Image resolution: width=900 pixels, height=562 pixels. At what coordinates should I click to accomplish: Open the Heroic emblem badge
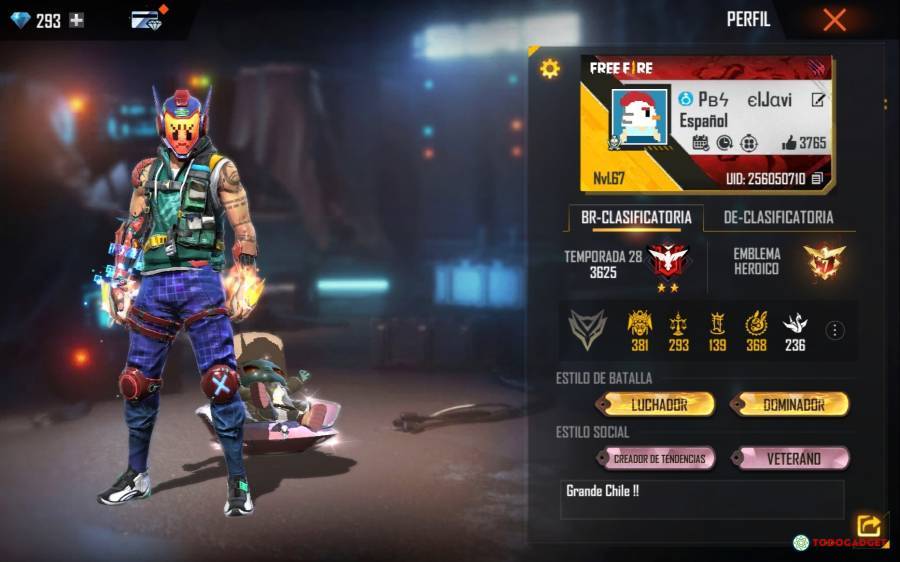[824, 262]
